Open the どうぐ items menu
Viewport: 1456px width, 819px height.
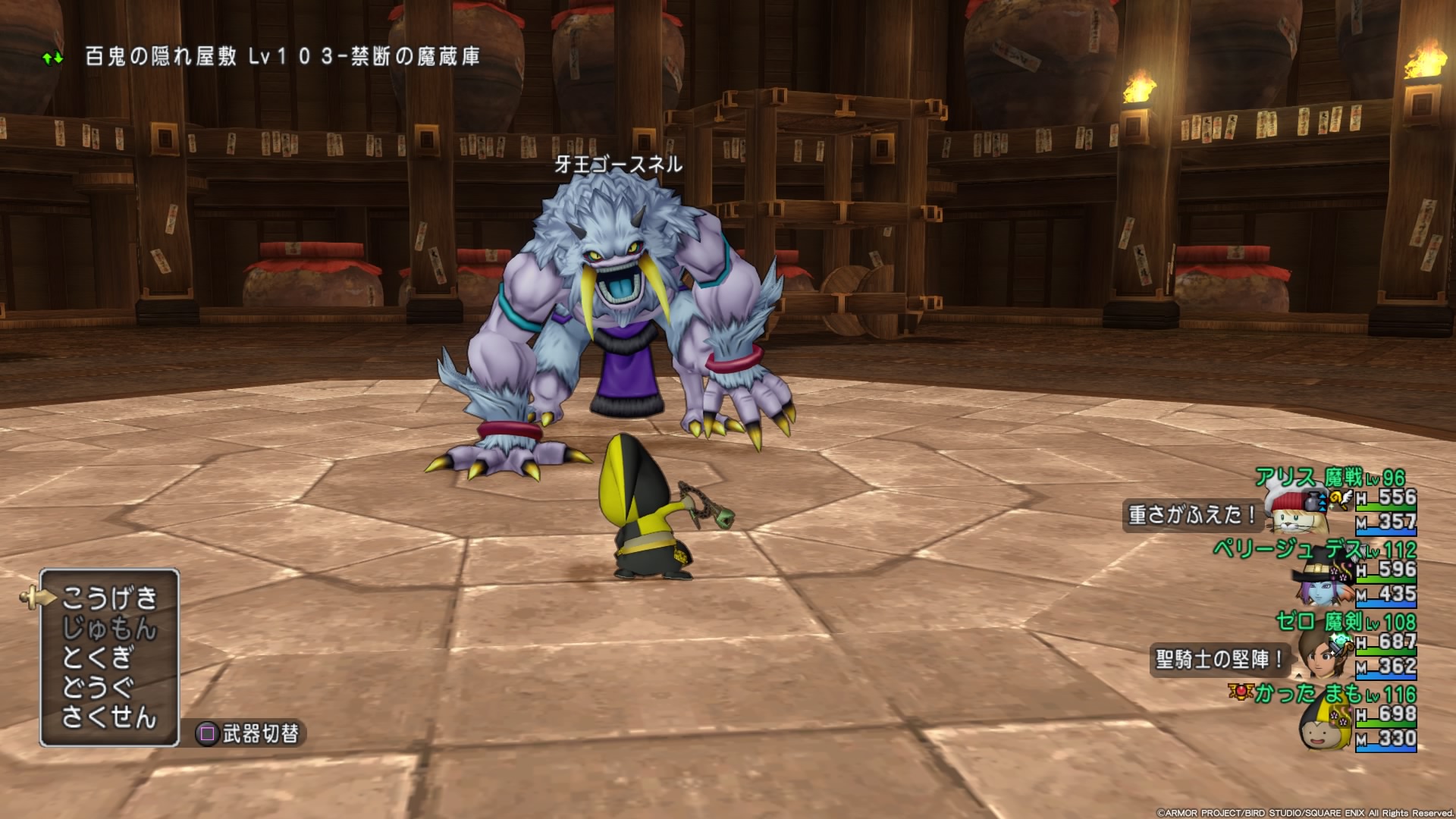click(99, 687)
